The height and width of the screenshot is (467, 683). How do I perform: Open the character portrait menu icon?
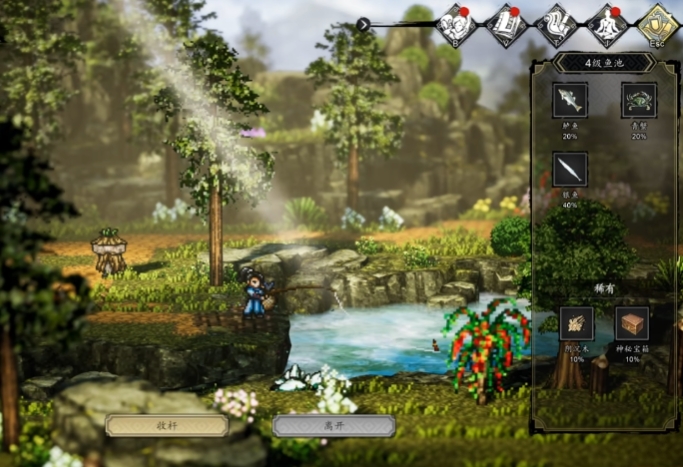click(457, 23)
